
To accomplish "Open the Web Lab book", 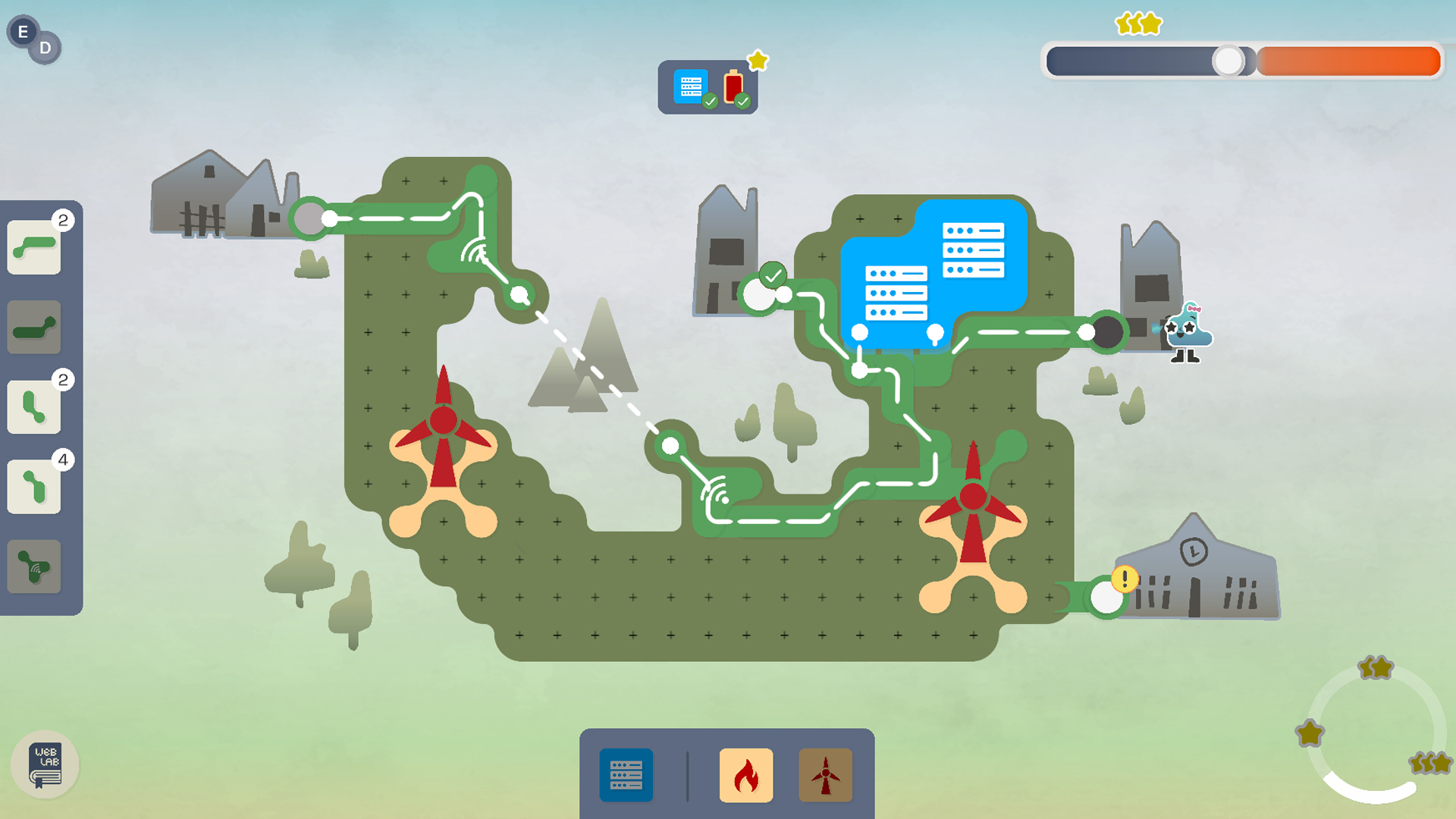I will (x=45, y=764).
